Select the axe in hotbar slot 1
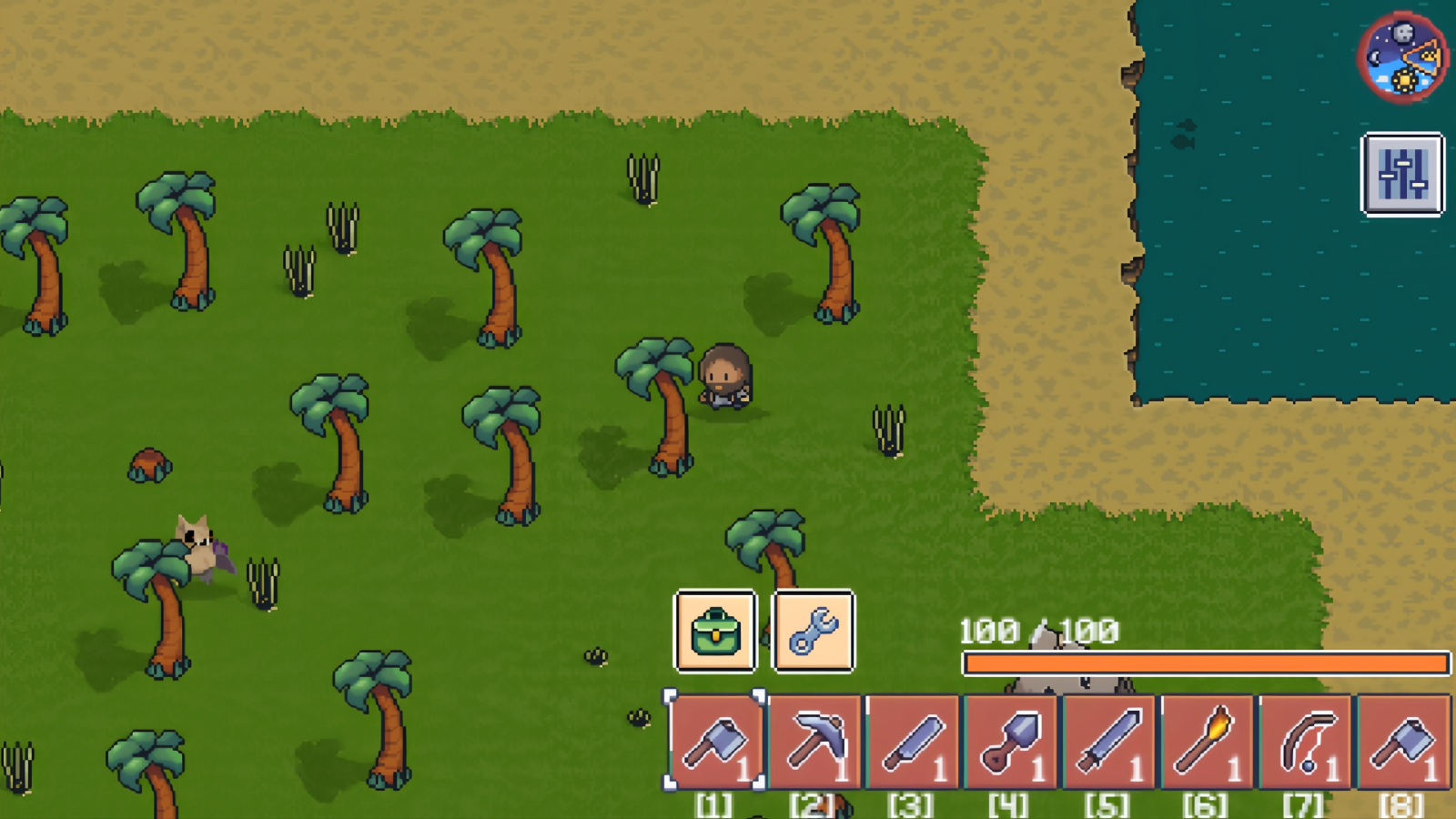This screenshot has height=819, width=1456. [x=714, y=739]
